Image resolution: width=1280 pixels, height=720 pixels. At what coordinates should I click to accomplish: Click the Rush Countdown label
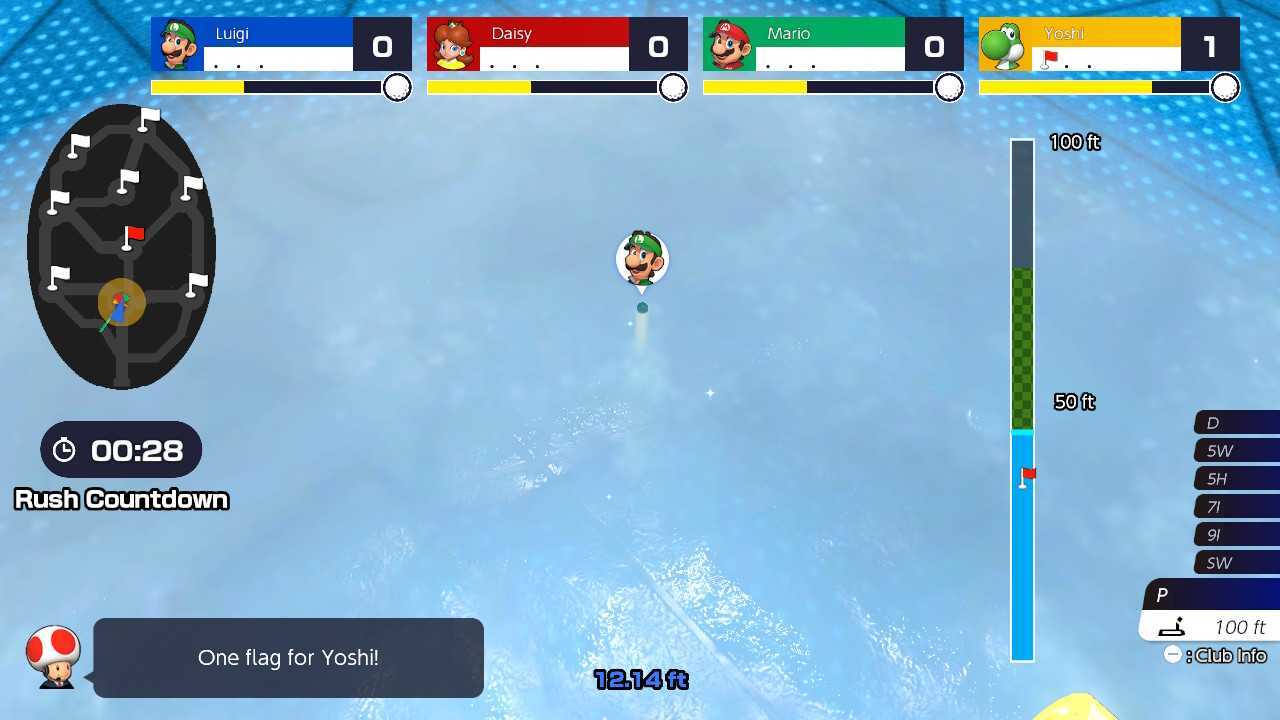tap(120, 499)
